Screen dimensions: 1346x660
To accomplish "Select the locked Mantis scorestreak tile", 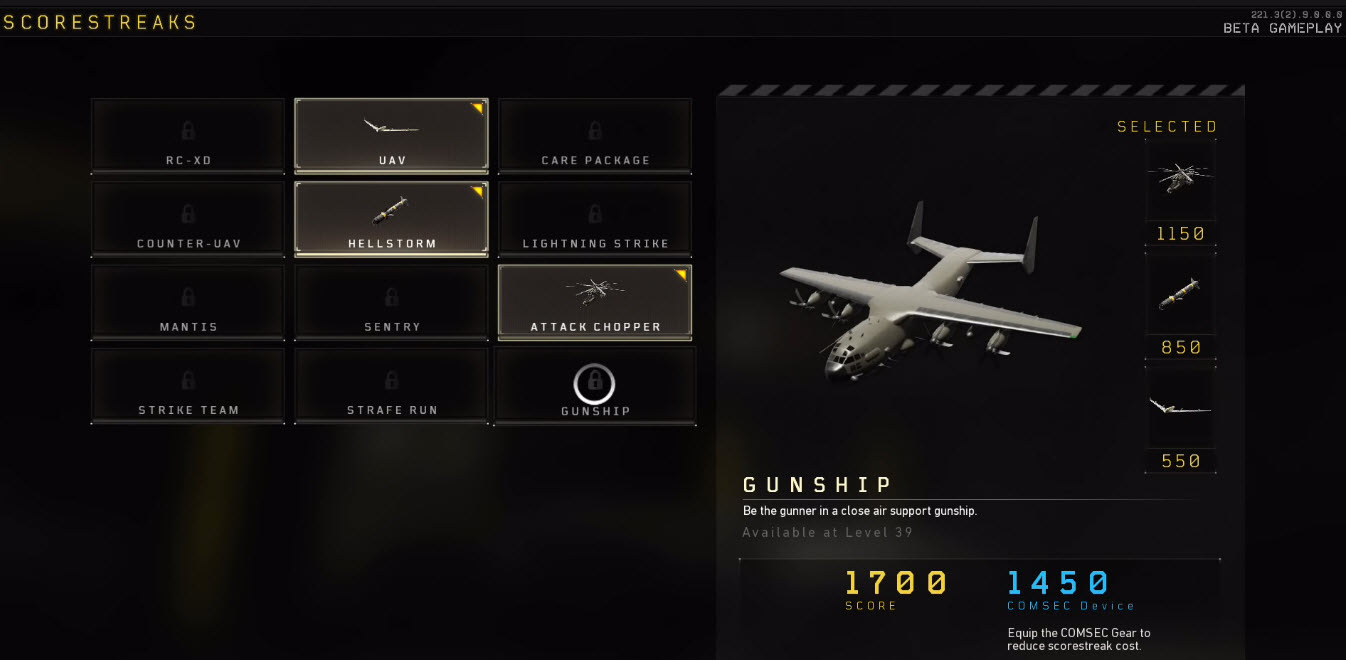I will [188, 302].
